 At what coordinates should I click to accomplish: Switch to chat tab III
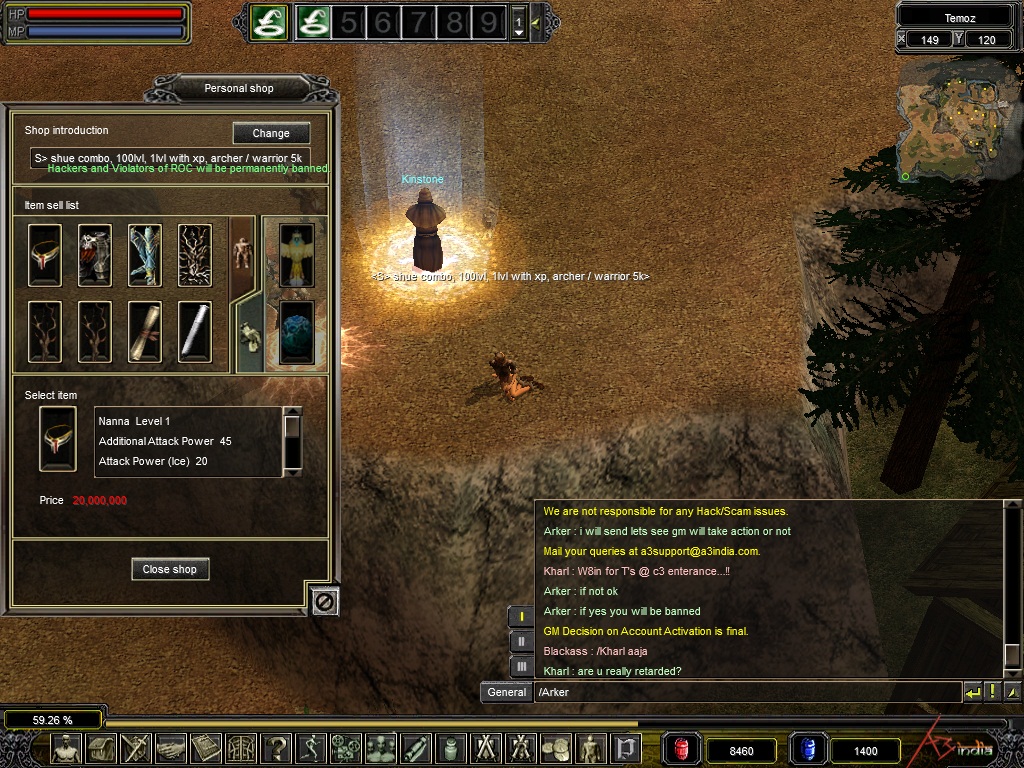[521, 666]
